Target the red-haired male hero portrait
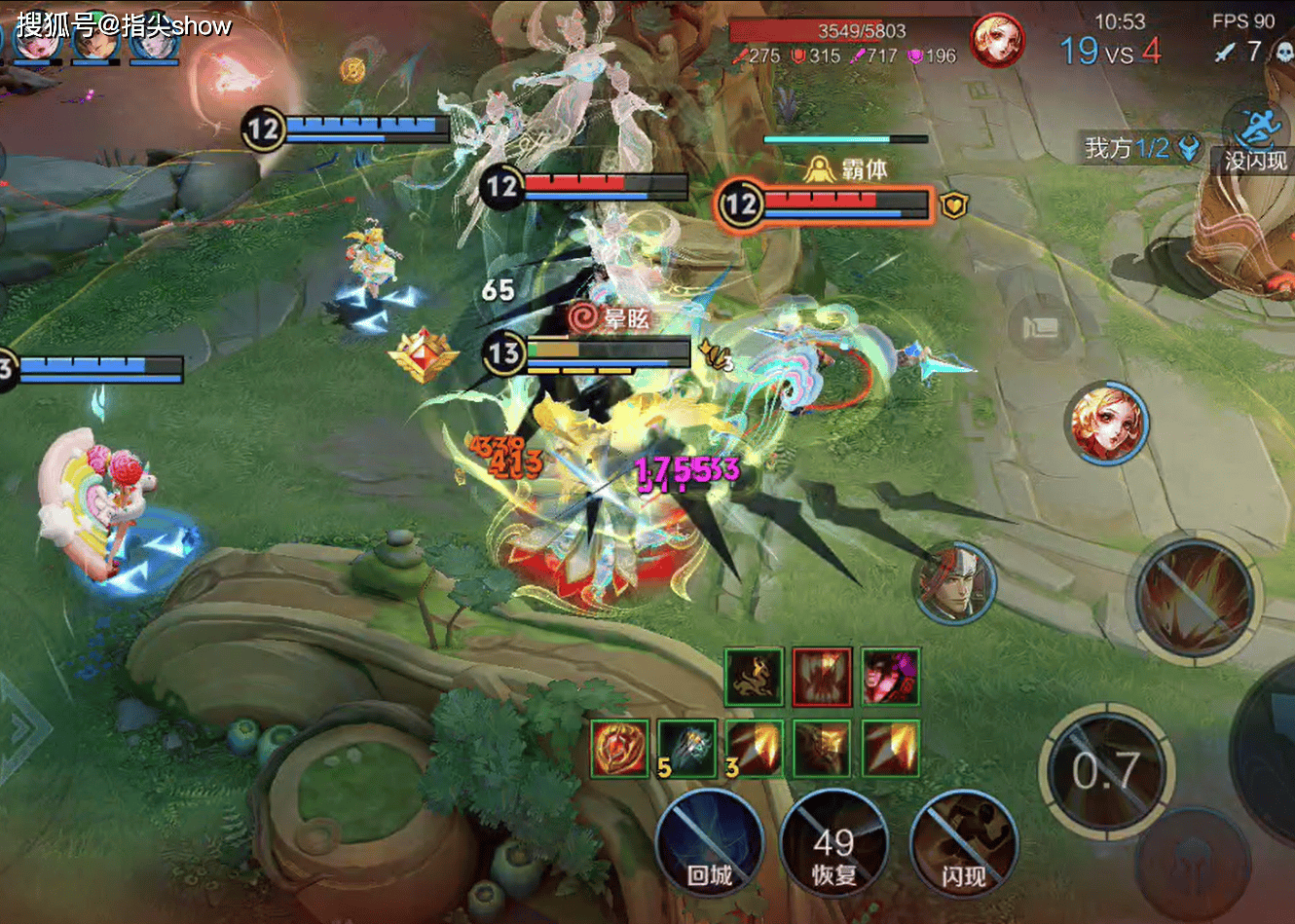1295x924 pixels. [954, 582]
